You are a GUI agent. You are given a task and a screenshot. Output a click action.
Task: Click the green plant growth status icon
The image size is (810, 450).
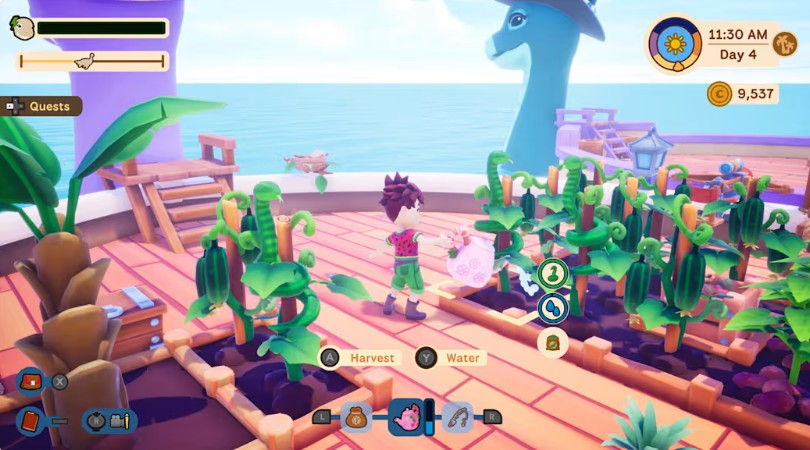click(552, 272)
